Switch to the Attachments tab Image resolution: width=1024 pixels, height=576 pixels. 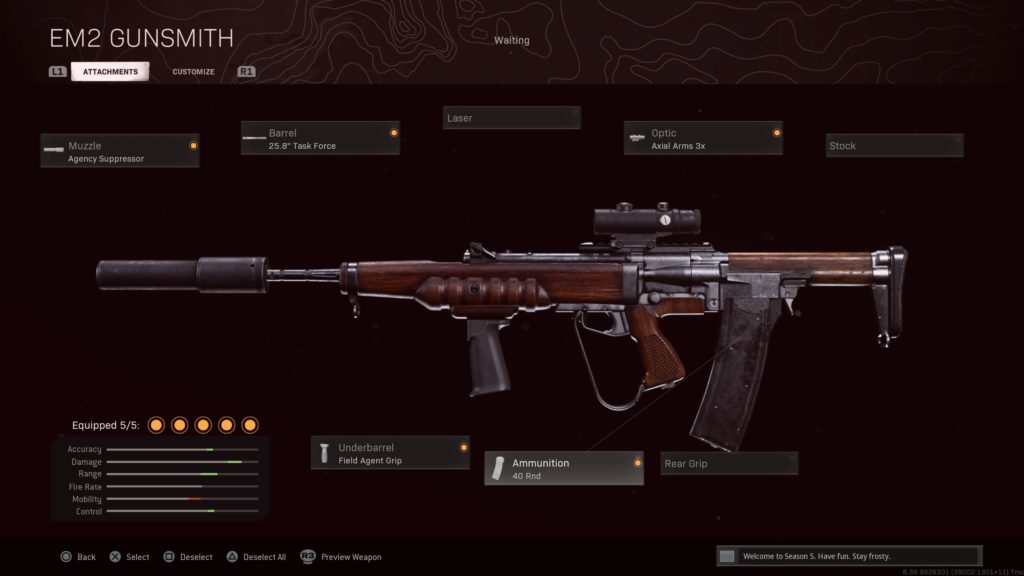point(110,72)
